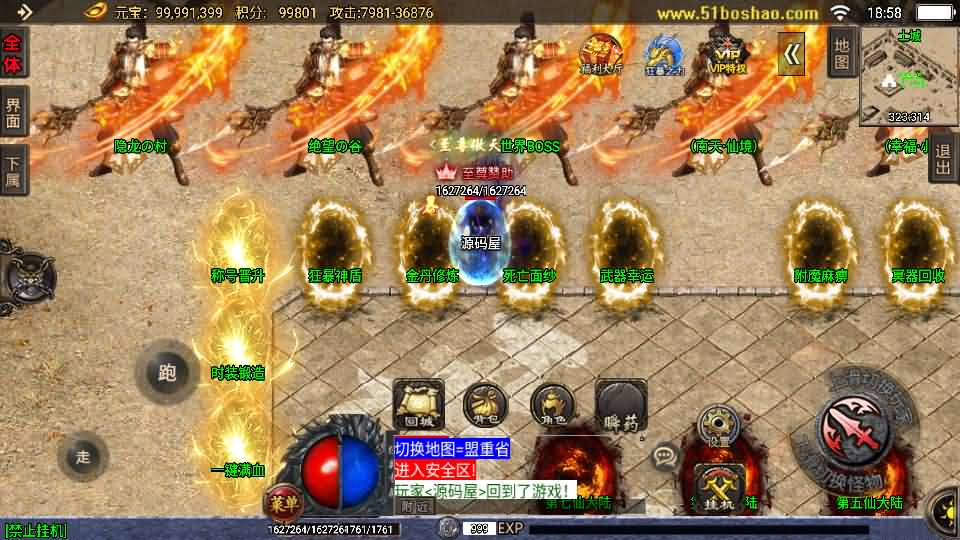Collapse the top icon bar arrow
The image size is (960, 540).
tap(791, 54)
